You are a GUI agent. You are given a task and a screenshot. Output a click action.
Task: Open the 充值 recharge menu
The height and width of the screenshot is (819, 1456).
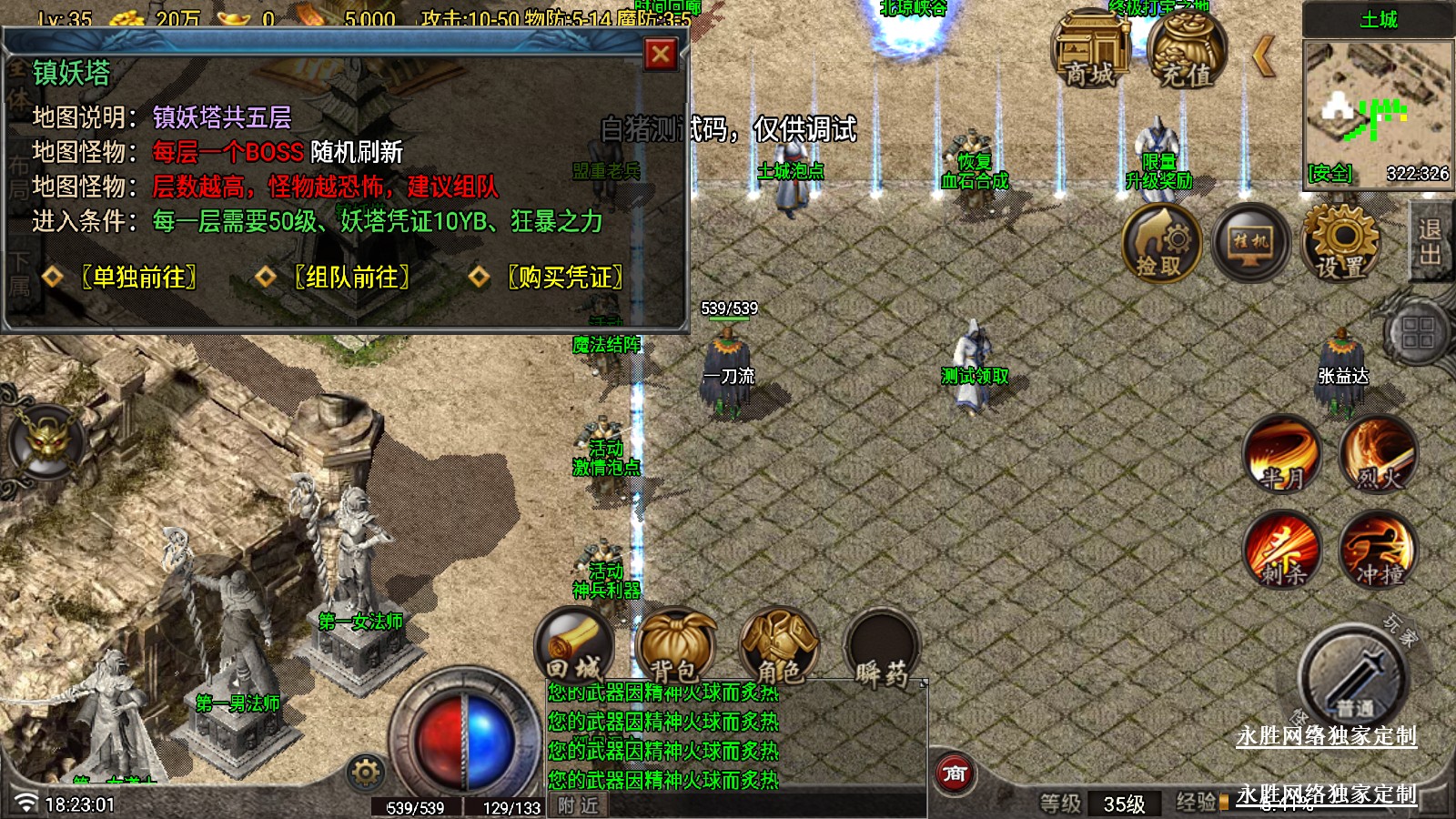pyautogui.click(x=1187, y=52)
